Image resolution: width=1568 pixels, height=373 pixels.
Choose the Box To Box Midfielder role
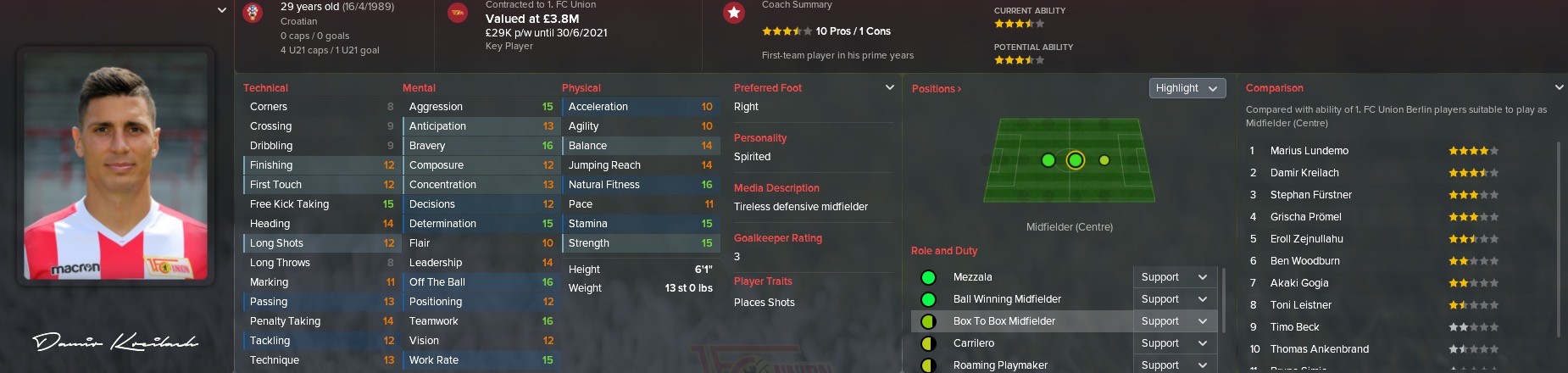1004,321
